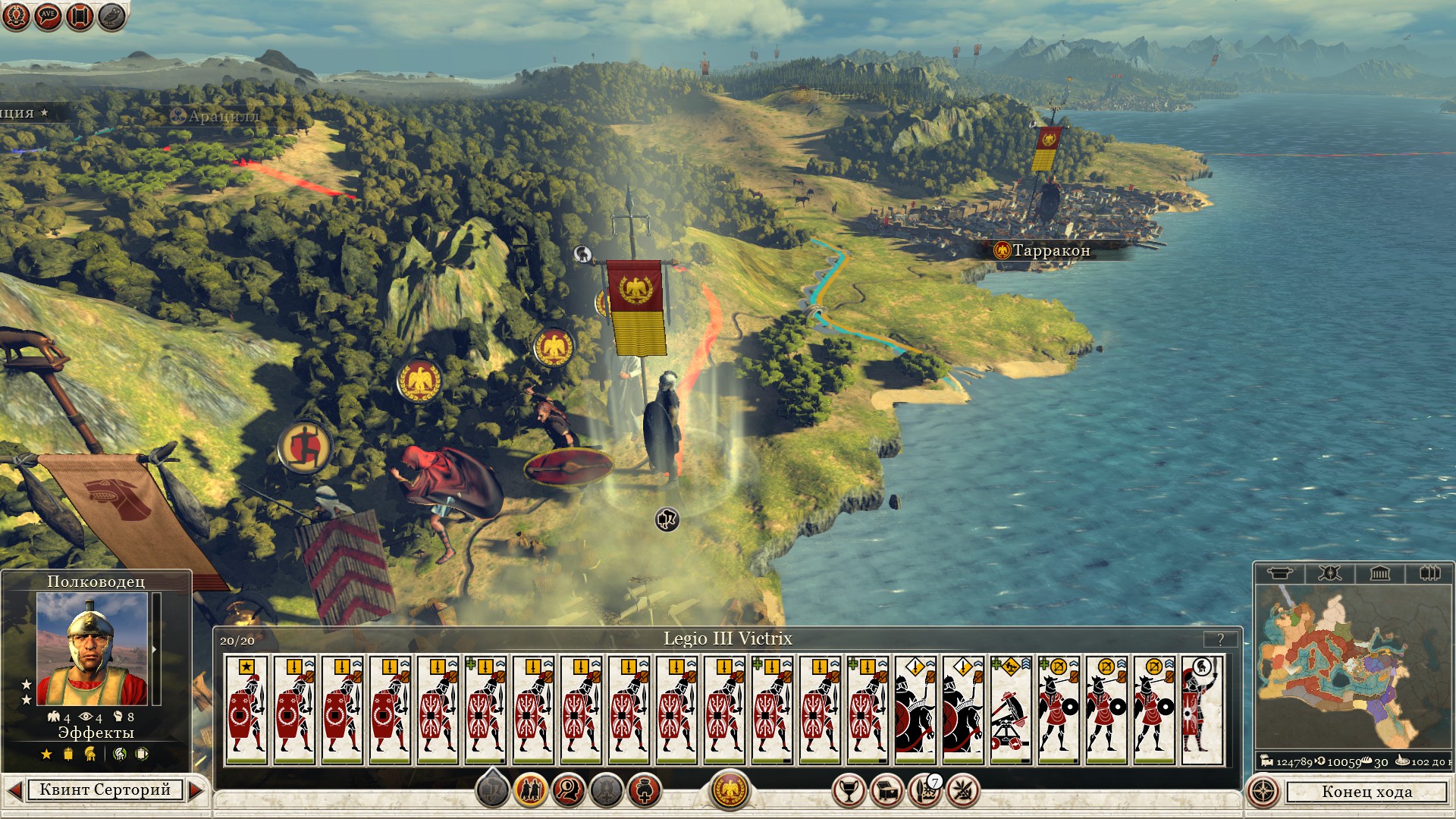Open the treasure chest finance button
The height and width of the screenshot is (819, 1456).
[886, 791]
